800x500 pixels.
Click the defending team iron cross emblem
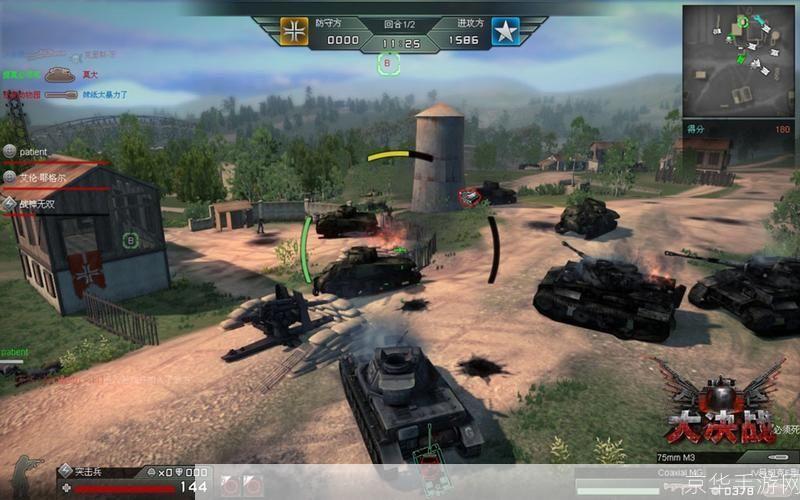pos(293,32)
